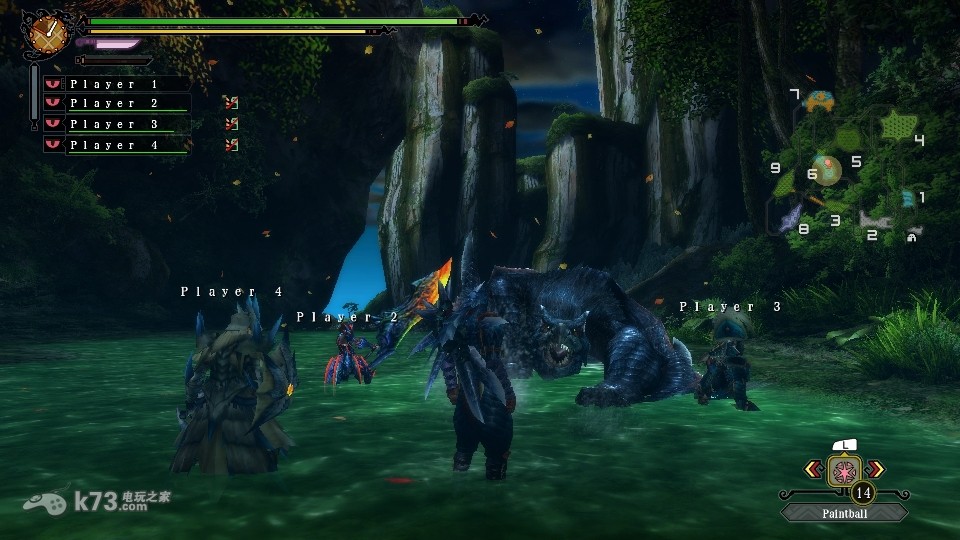Click the Paintball item name label

pos(845,513)
